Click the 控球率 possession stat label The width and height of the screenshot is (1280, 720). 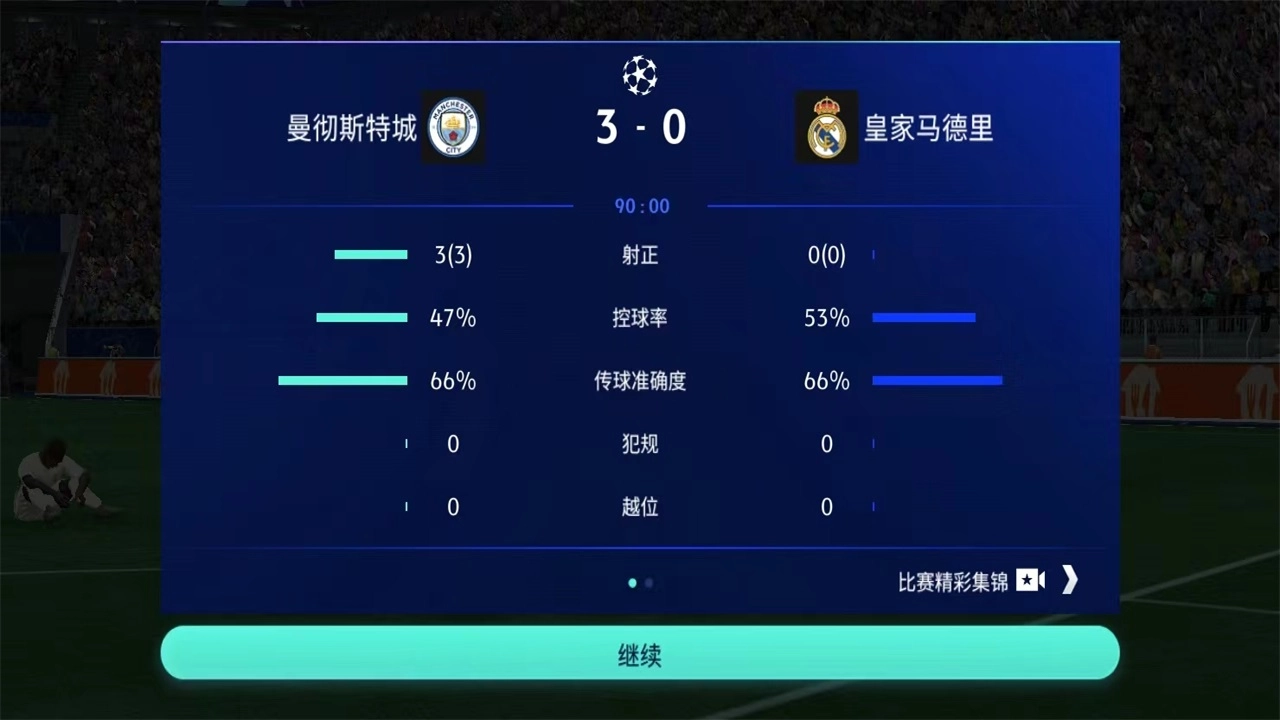pos(639,318)
